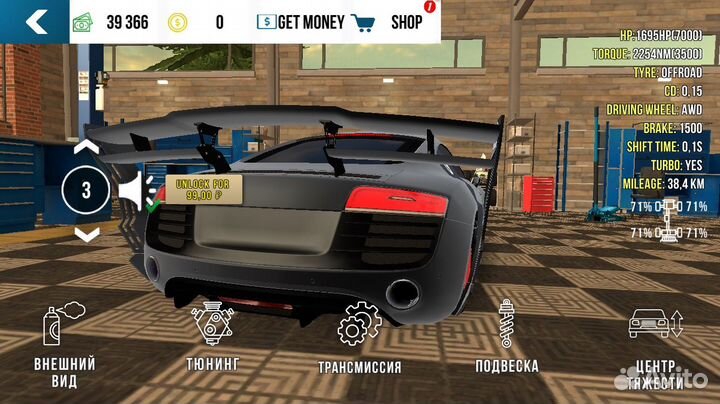Select the up arrow above number 3
The image size is (720, 404).
coord(87,147)
